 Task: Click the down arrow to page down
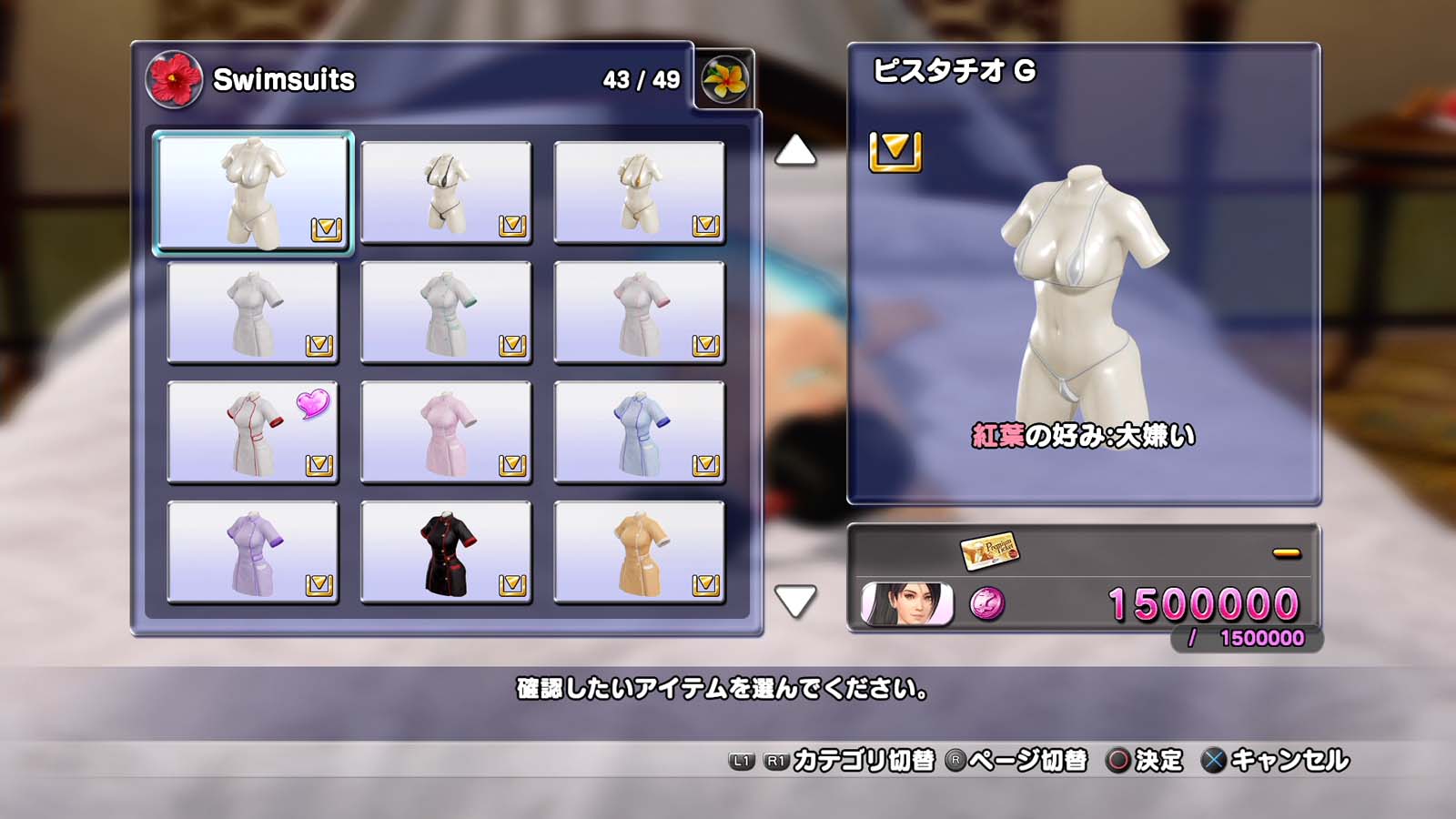(x=795, y=601)
